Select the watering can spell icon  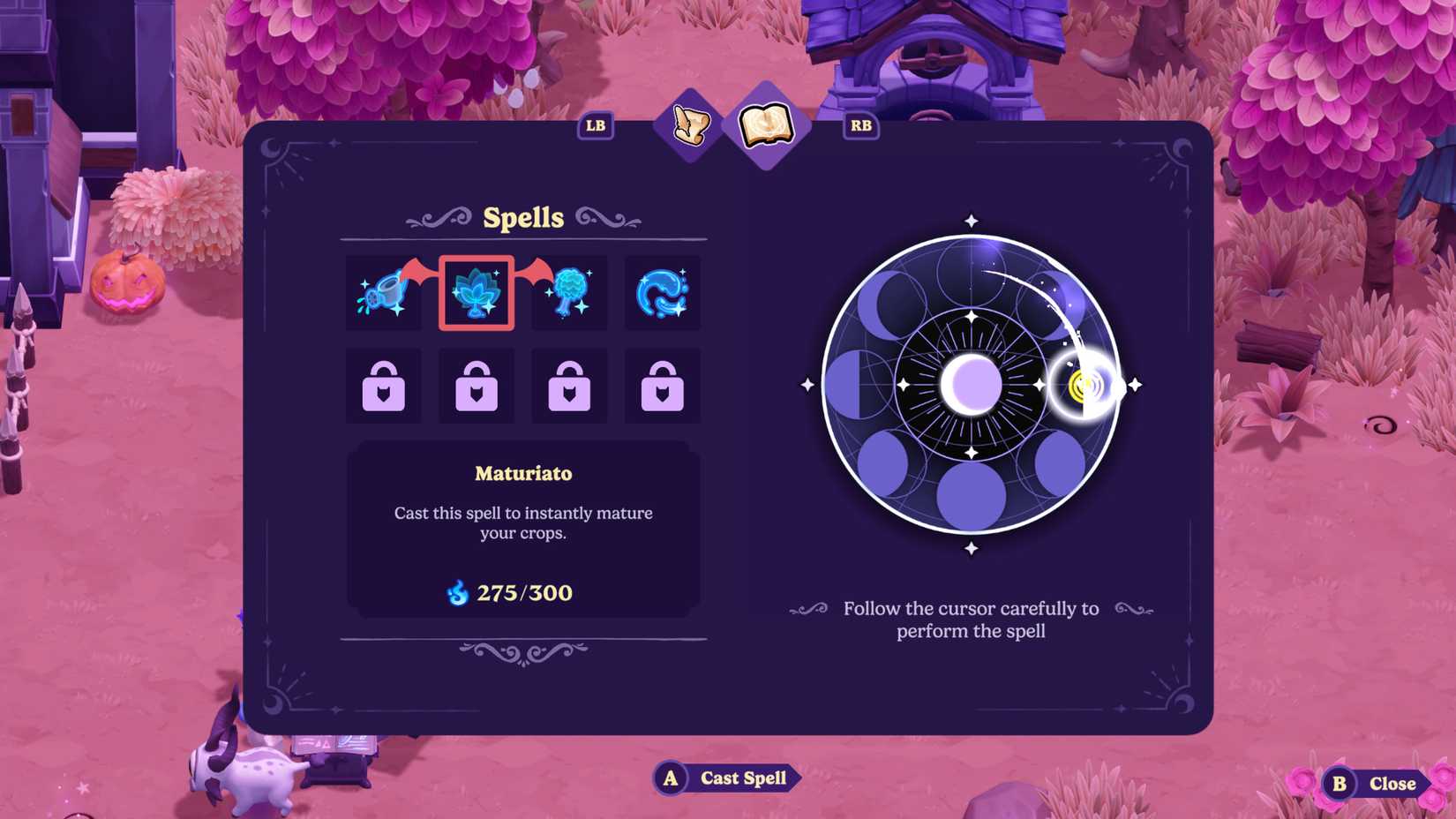point(384,292)
